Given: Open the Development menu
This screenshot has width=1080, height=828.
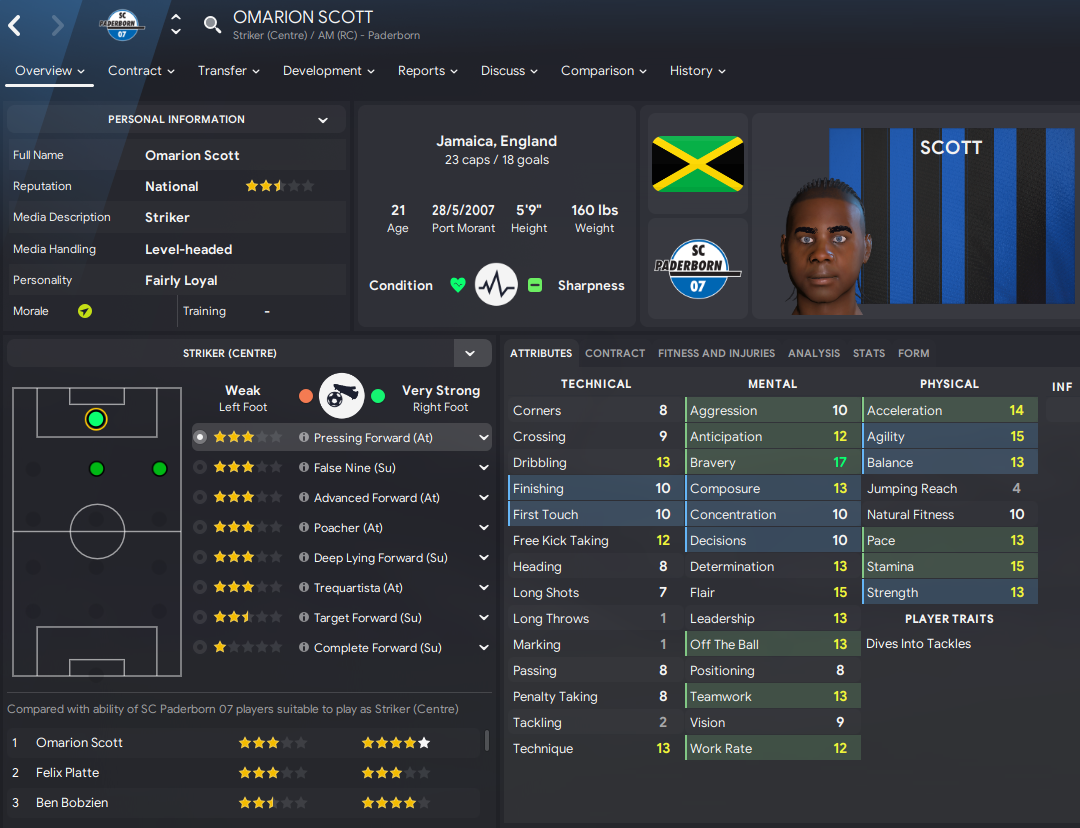Looking at the screenshot, I should point(328,71).
